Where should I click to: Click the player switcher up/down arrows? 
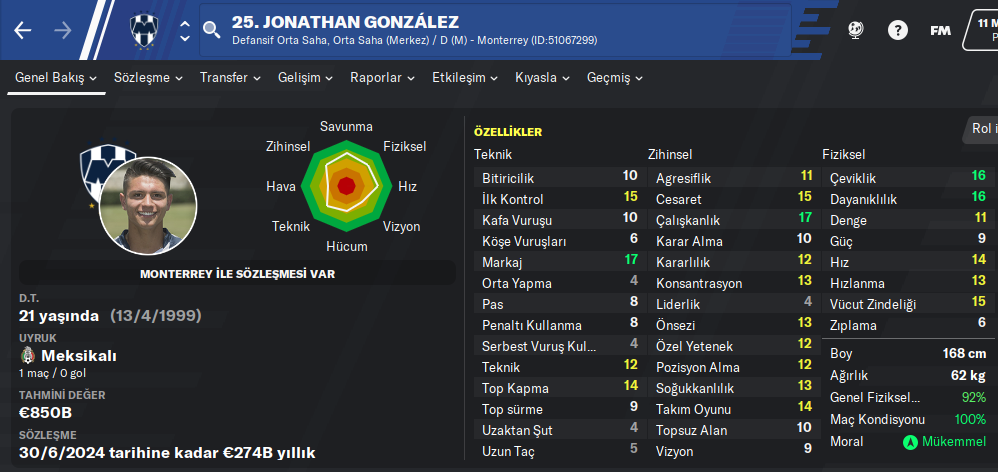click(x=185, y=31)
